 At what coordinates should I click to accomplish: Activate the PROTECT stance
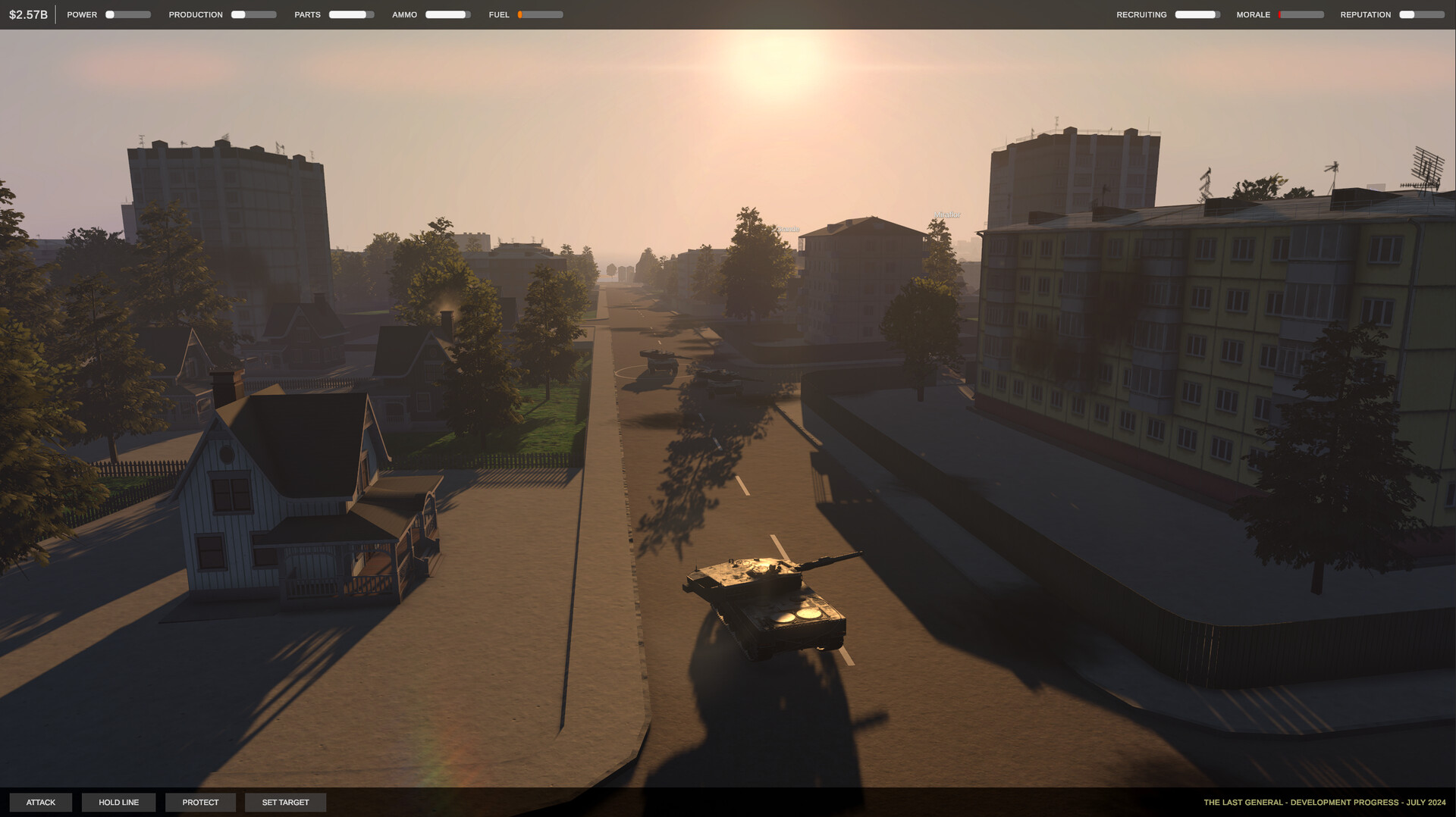coord(200,802)
